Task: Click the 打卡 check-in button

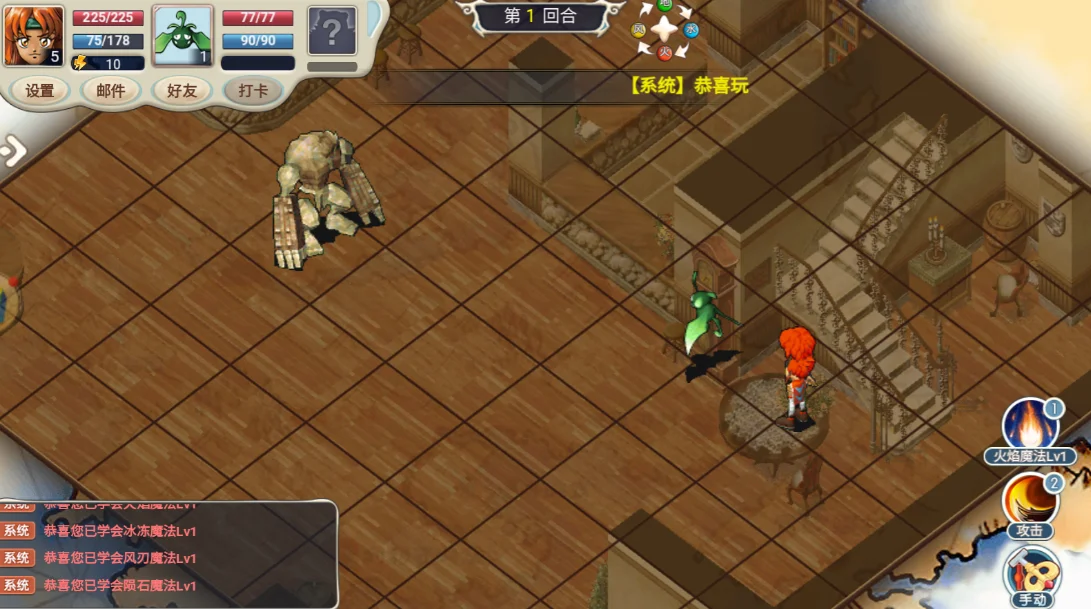Action: click(253, 91)
